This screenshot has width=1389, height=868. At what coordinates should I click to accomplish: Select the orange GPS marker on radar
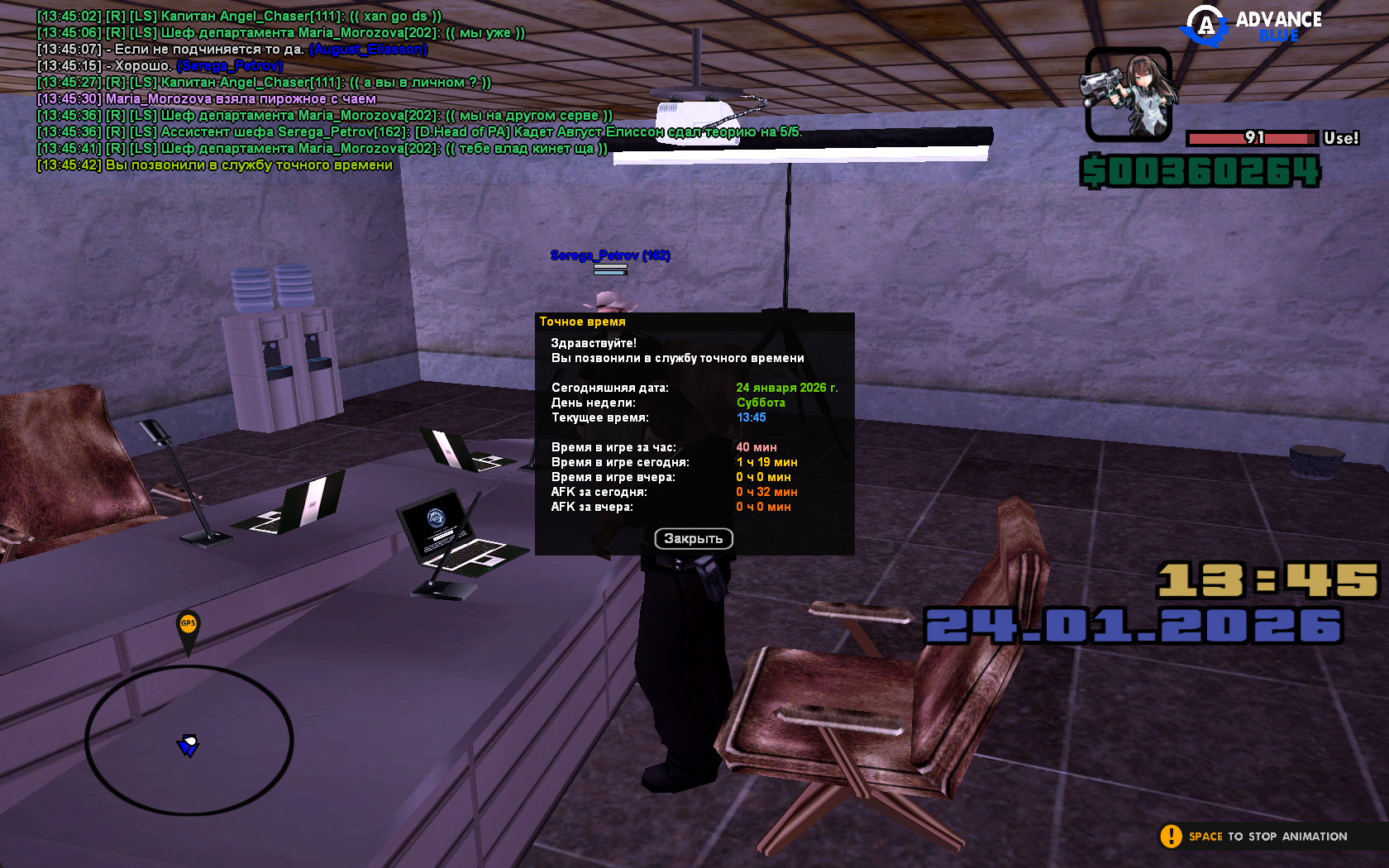tap(189, 625)
